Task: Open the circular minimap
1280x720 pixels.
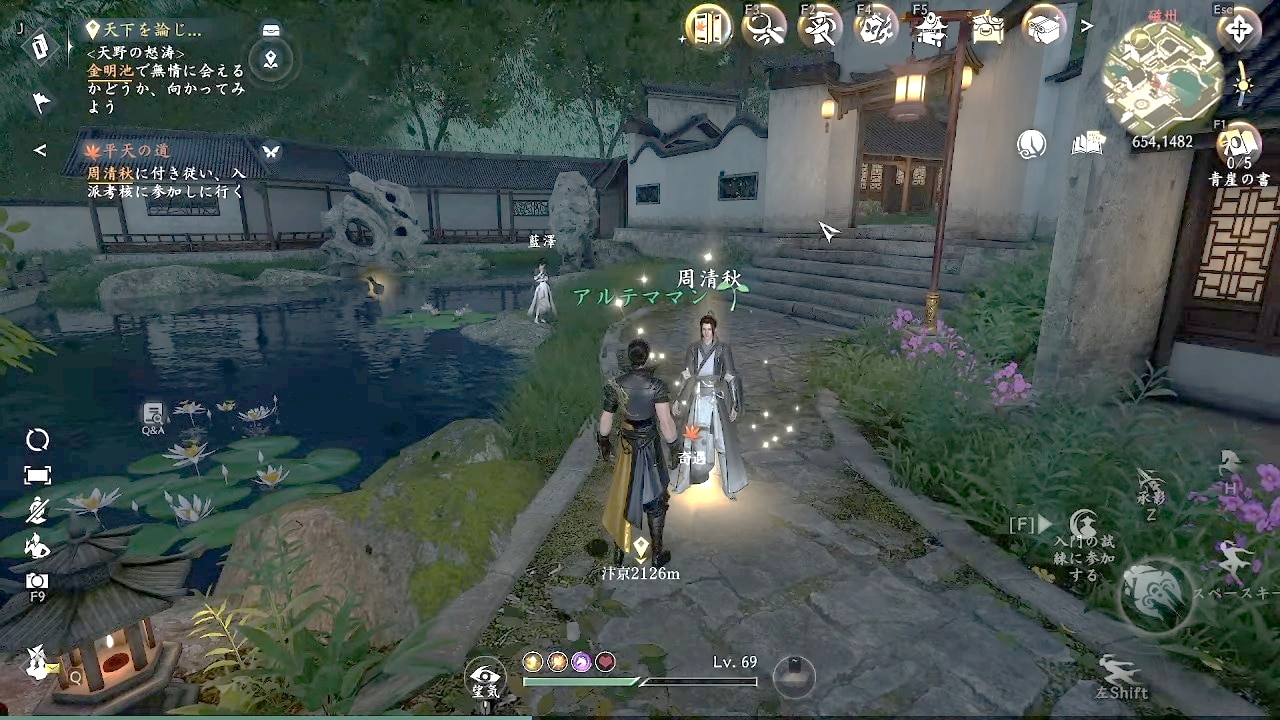Action: point(1162,78)
